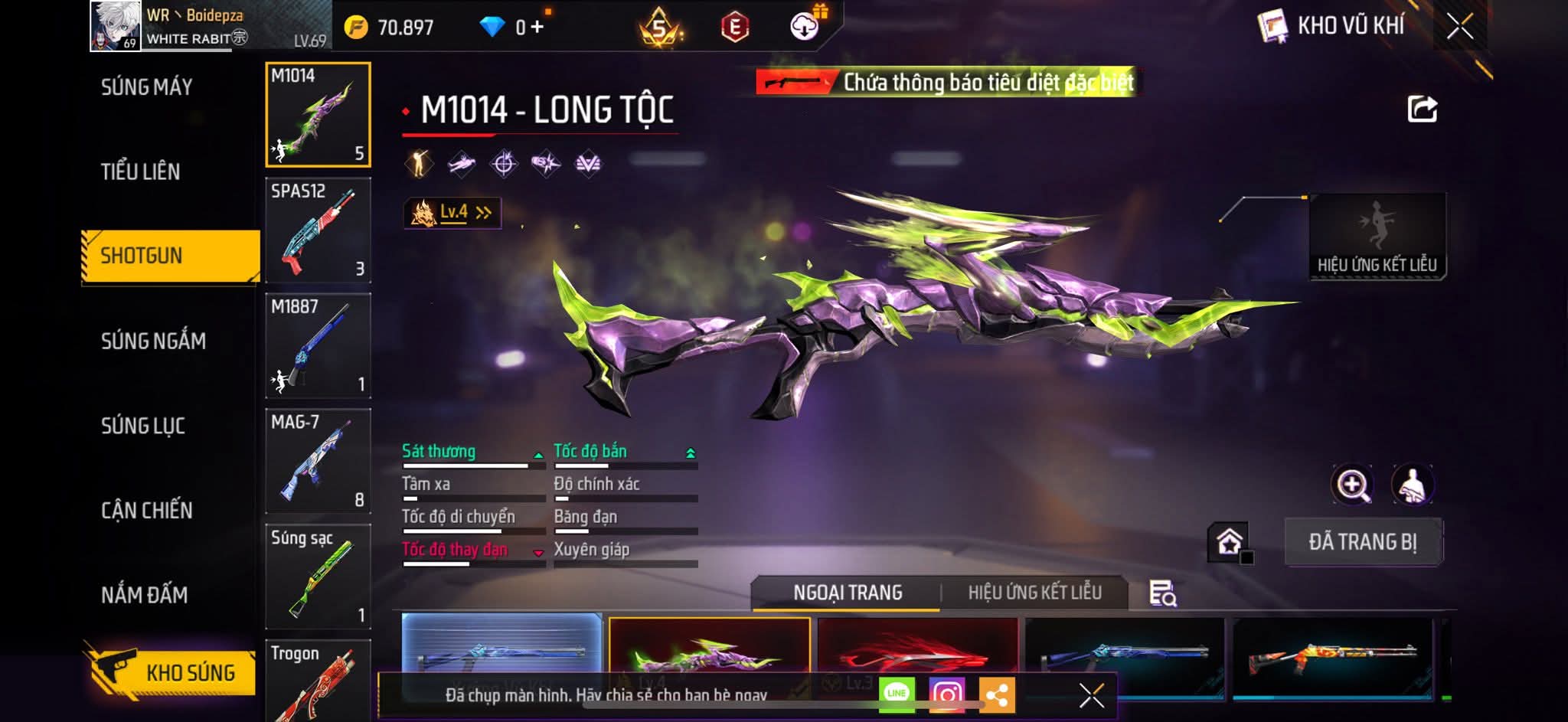The image size is (1568, 722).
Task: Pick the M1887 weapon slot
Action: (x=318, y=345)
